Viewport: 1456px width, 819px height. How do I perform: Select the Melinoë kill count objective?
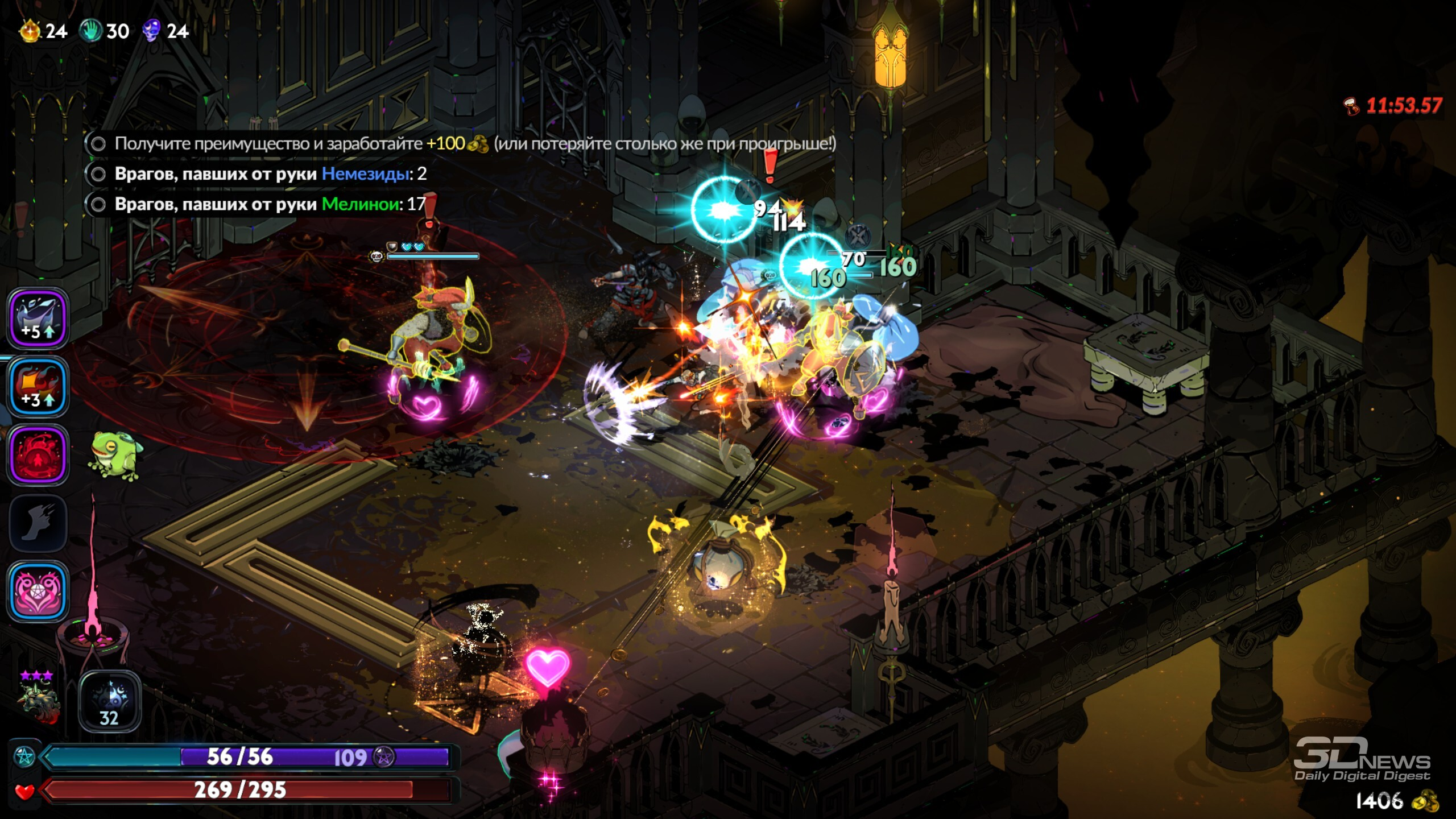(270, 204)
